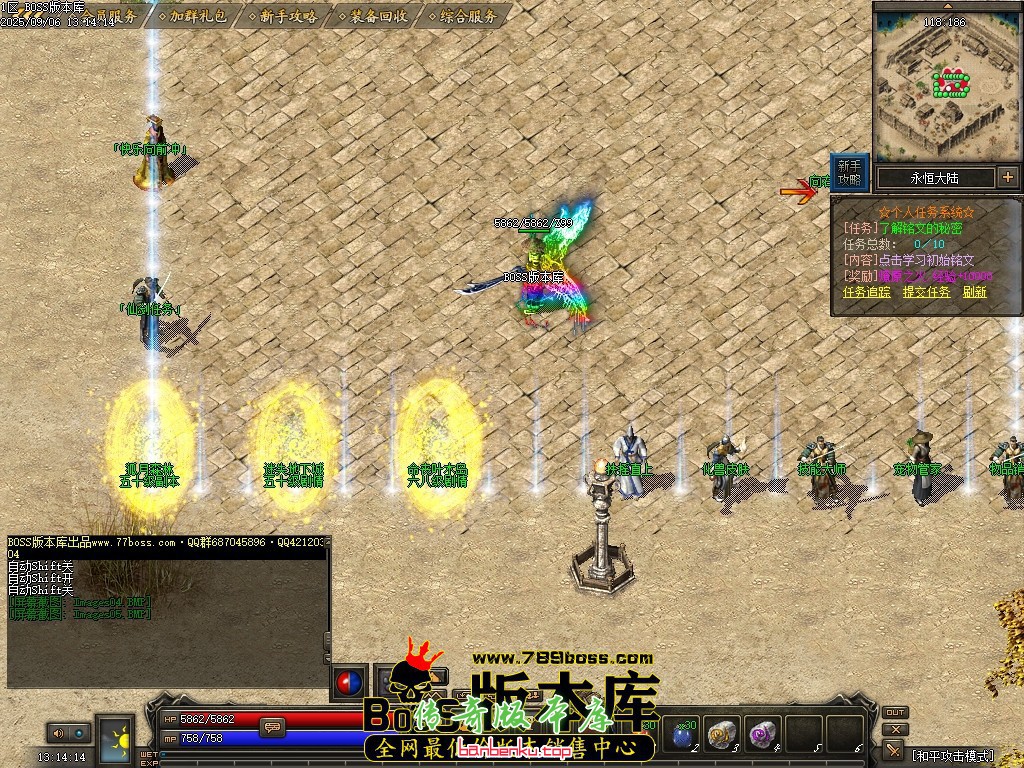The image size is (1024, 768).
Task: Click the OUT button
Action: (895, 713)
